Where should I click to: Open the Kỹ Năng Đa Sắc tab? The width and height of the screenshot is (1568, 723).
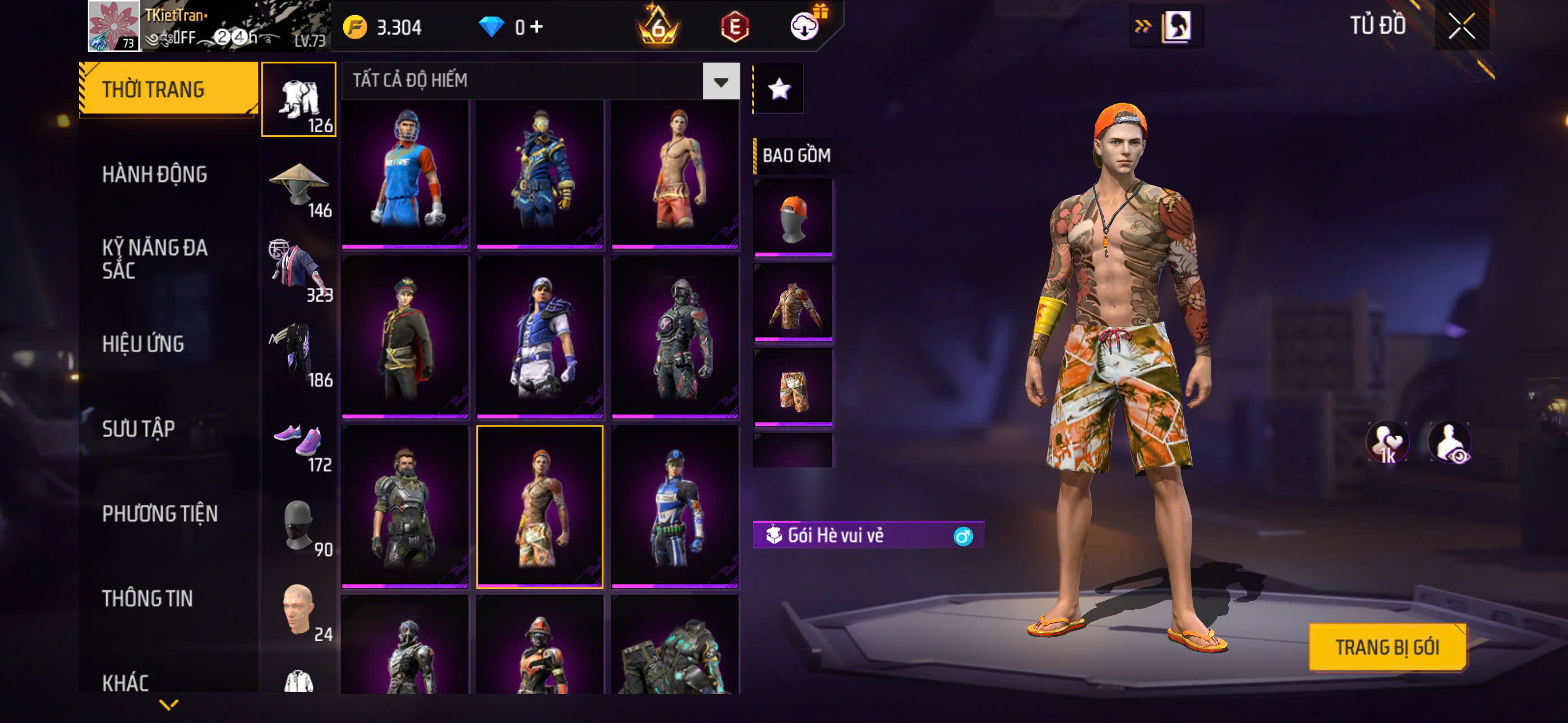click(x=155, y=258)
